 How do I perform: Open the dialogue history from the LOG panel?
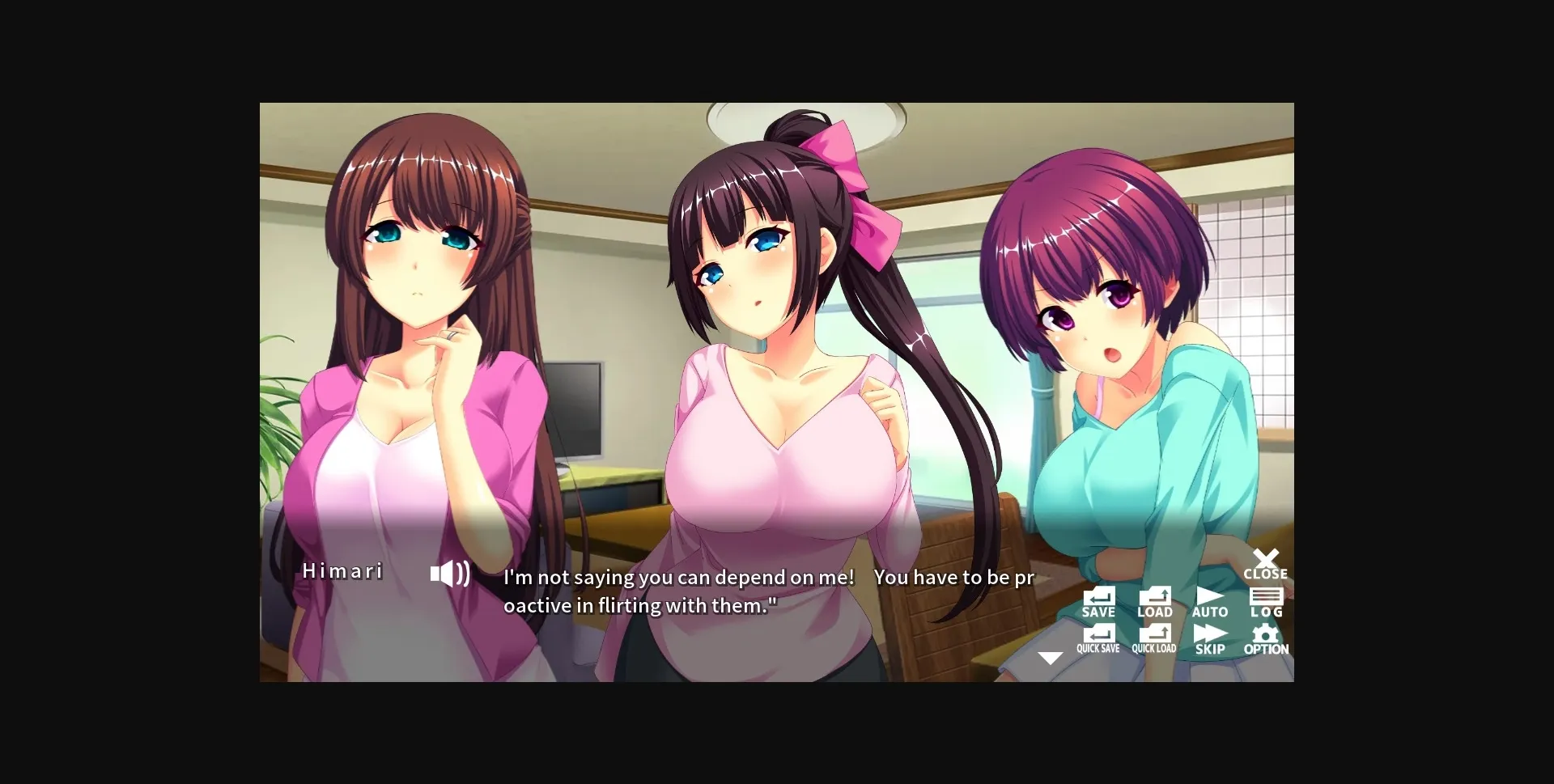click(1265, 600)
